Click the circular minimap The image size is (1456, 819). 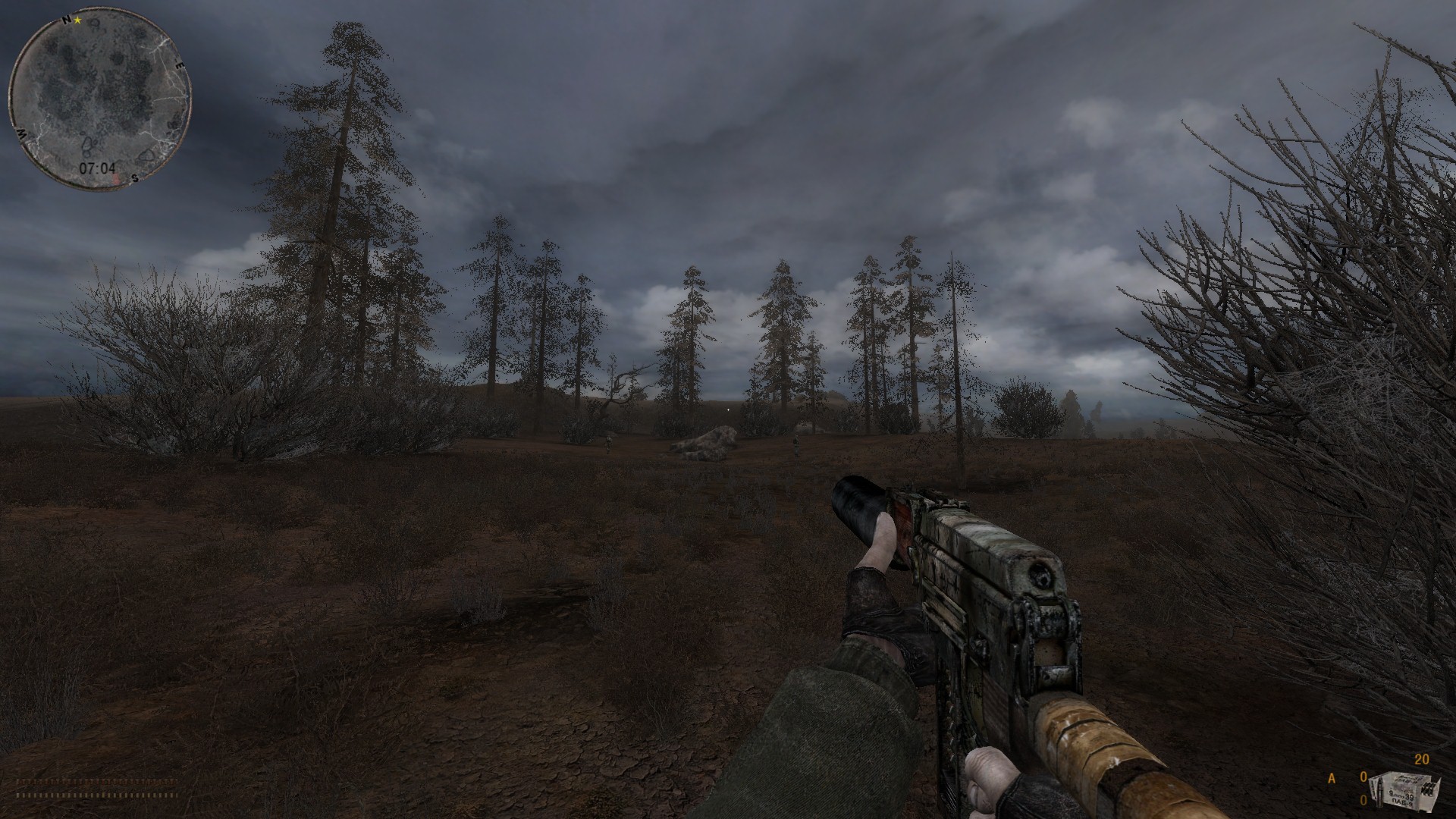click(99, 100)
